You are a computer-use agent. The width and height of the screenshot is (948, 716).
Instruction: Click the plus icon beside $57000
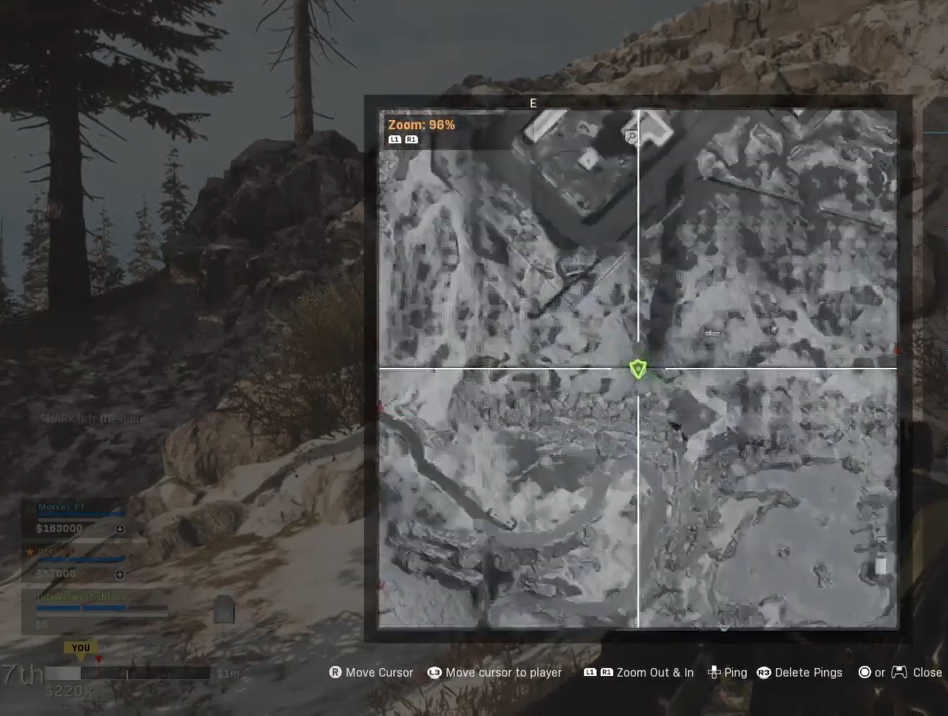tap(120, 574)
